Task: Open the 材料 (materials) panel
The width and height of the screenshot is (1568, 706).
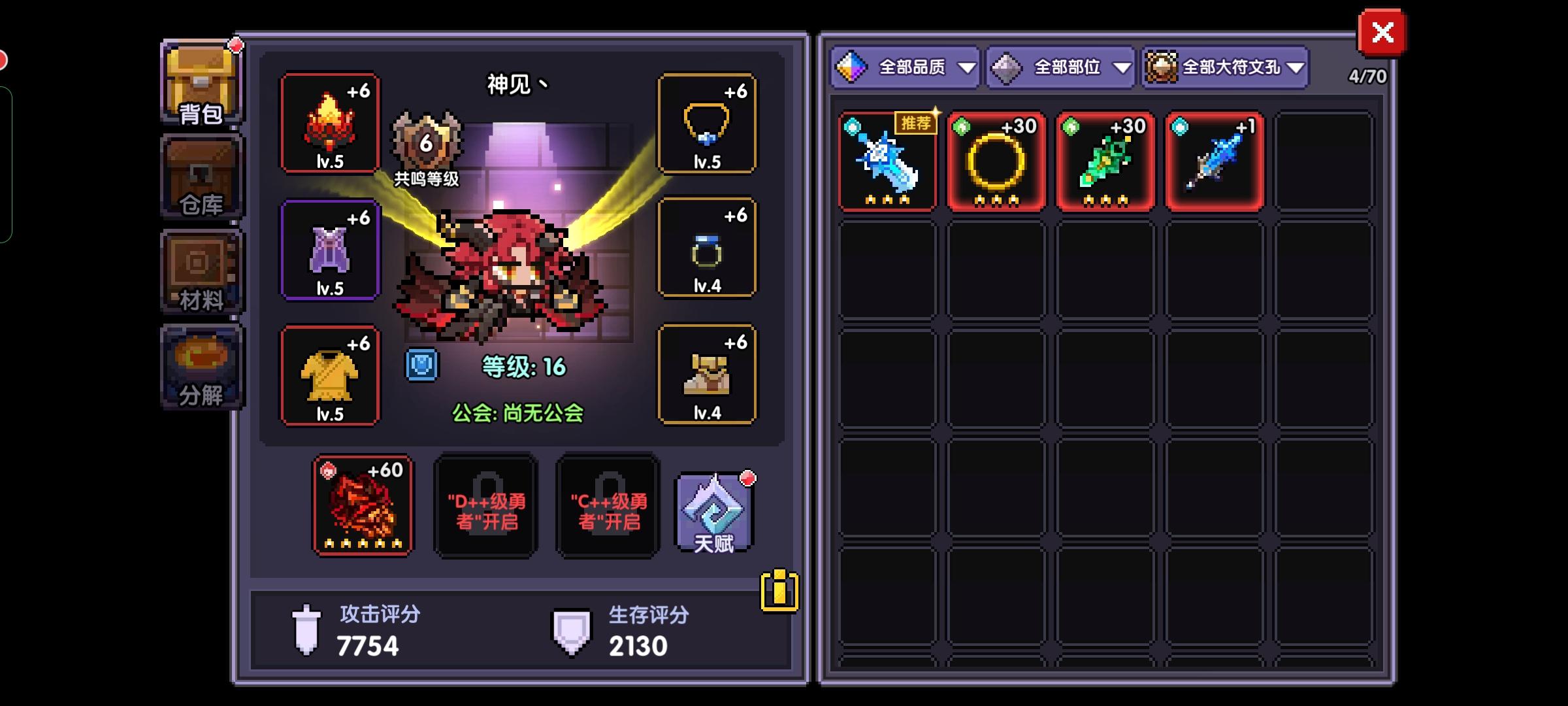Action: tap(199, 271)
